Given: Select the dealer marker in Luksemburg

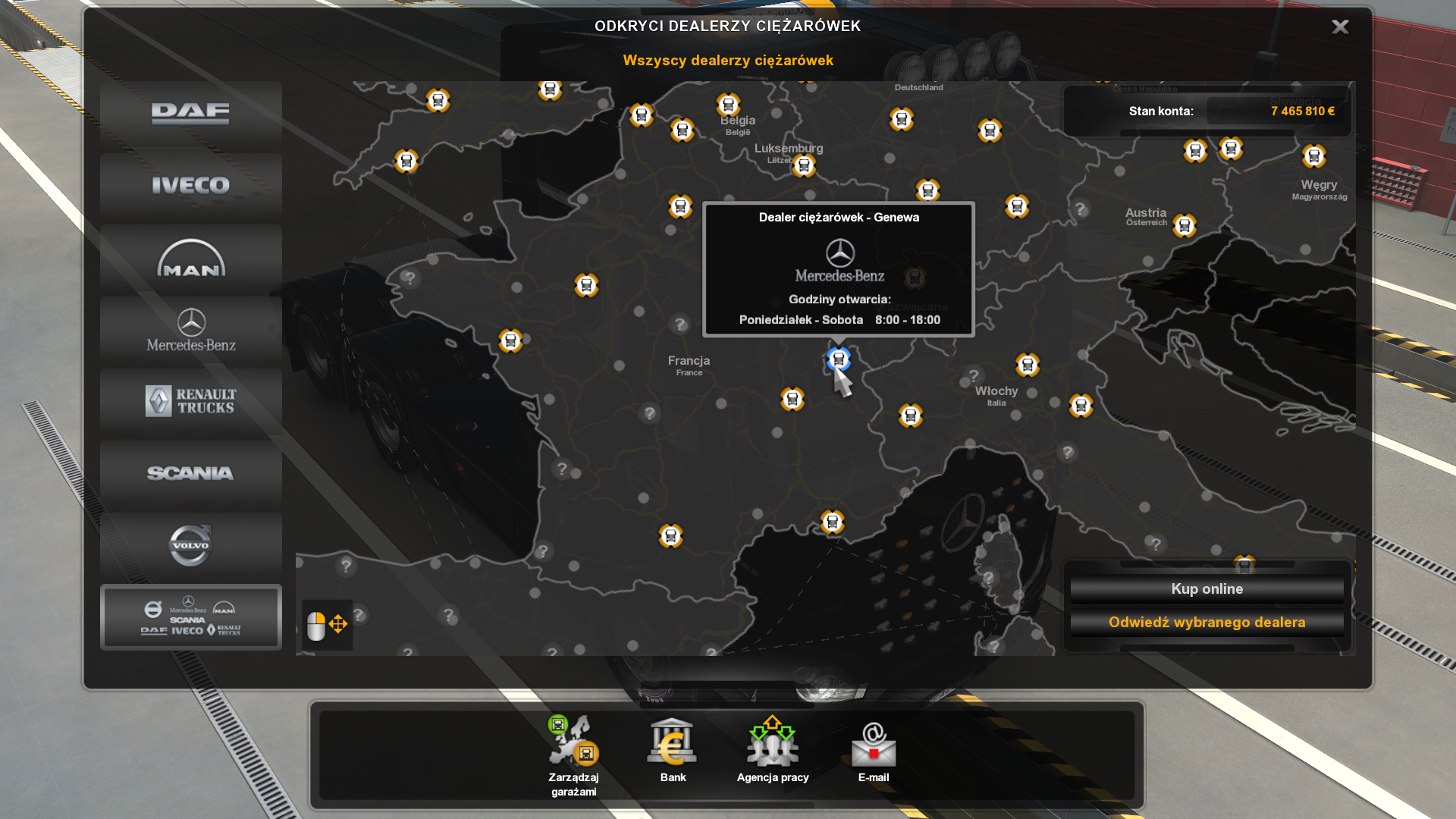Looking at the screenshot, I should click(x=804, y=165).
